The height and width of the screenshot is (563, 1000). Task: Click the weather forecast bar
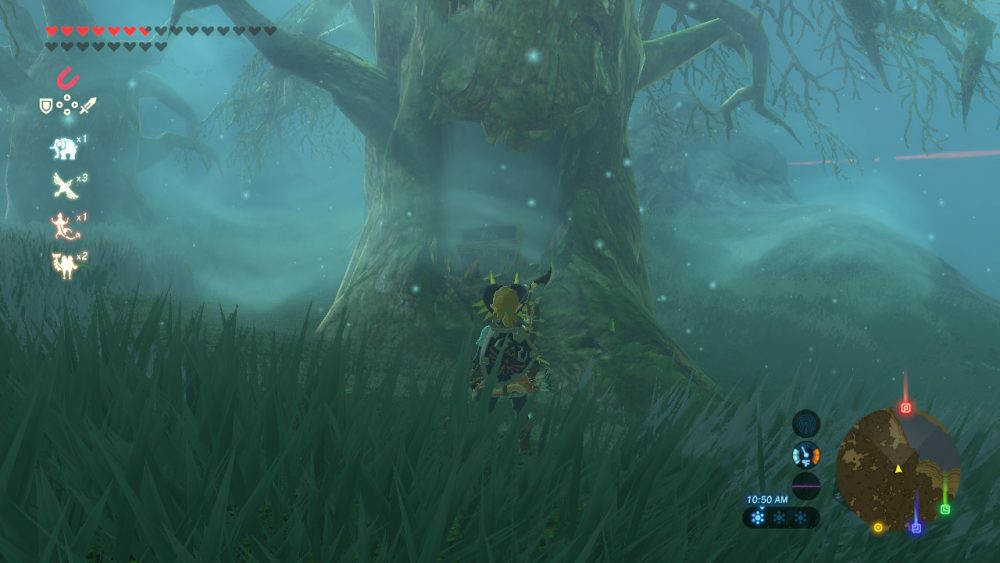[781, 518]
